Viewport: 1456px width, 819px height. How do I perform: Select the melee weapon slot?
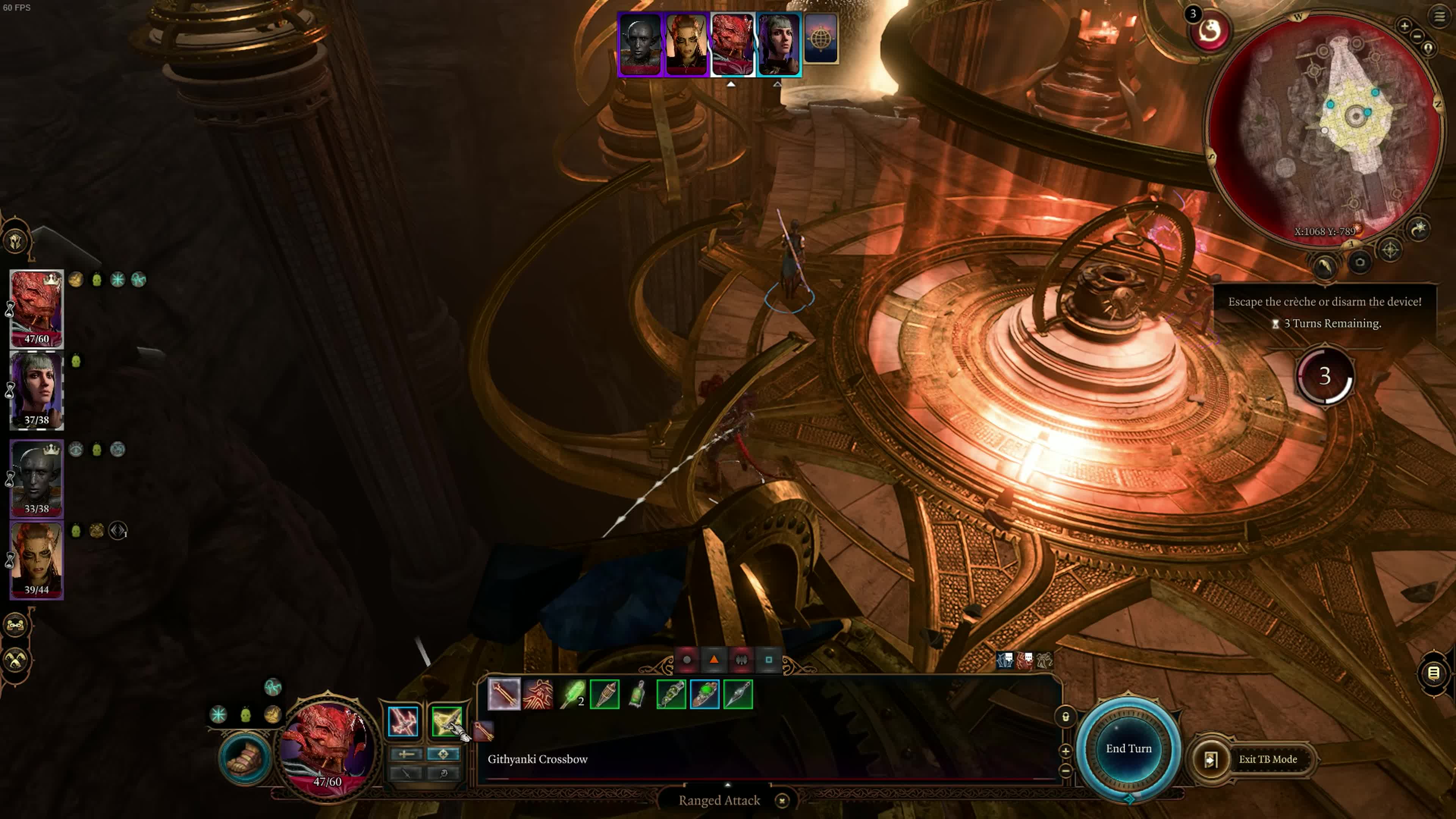coord(403,722)
